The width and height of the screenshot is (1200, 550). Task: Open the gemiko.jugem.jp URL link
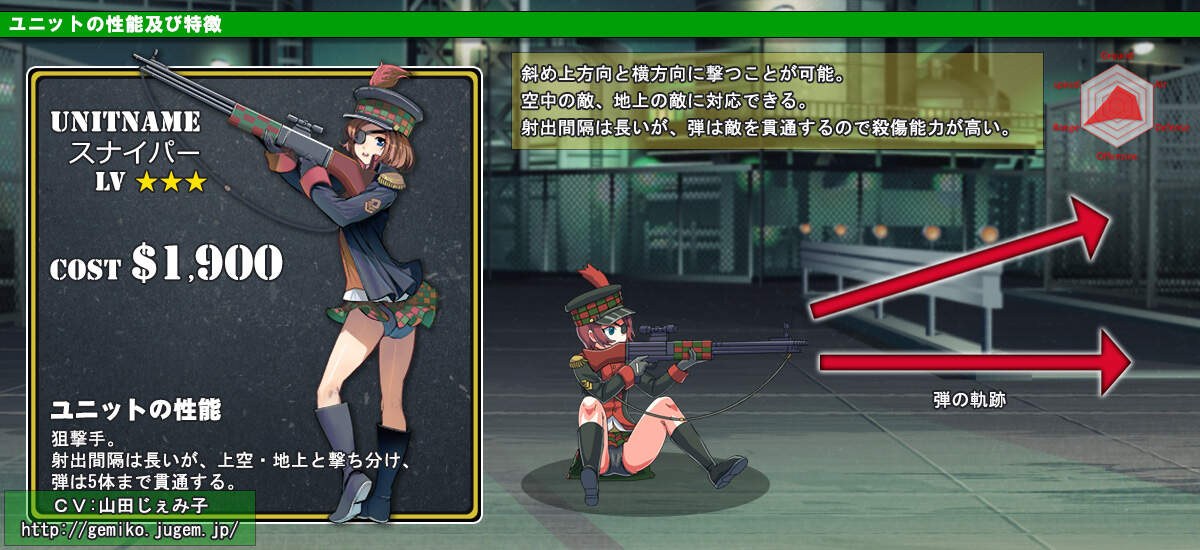pos(130,529)
